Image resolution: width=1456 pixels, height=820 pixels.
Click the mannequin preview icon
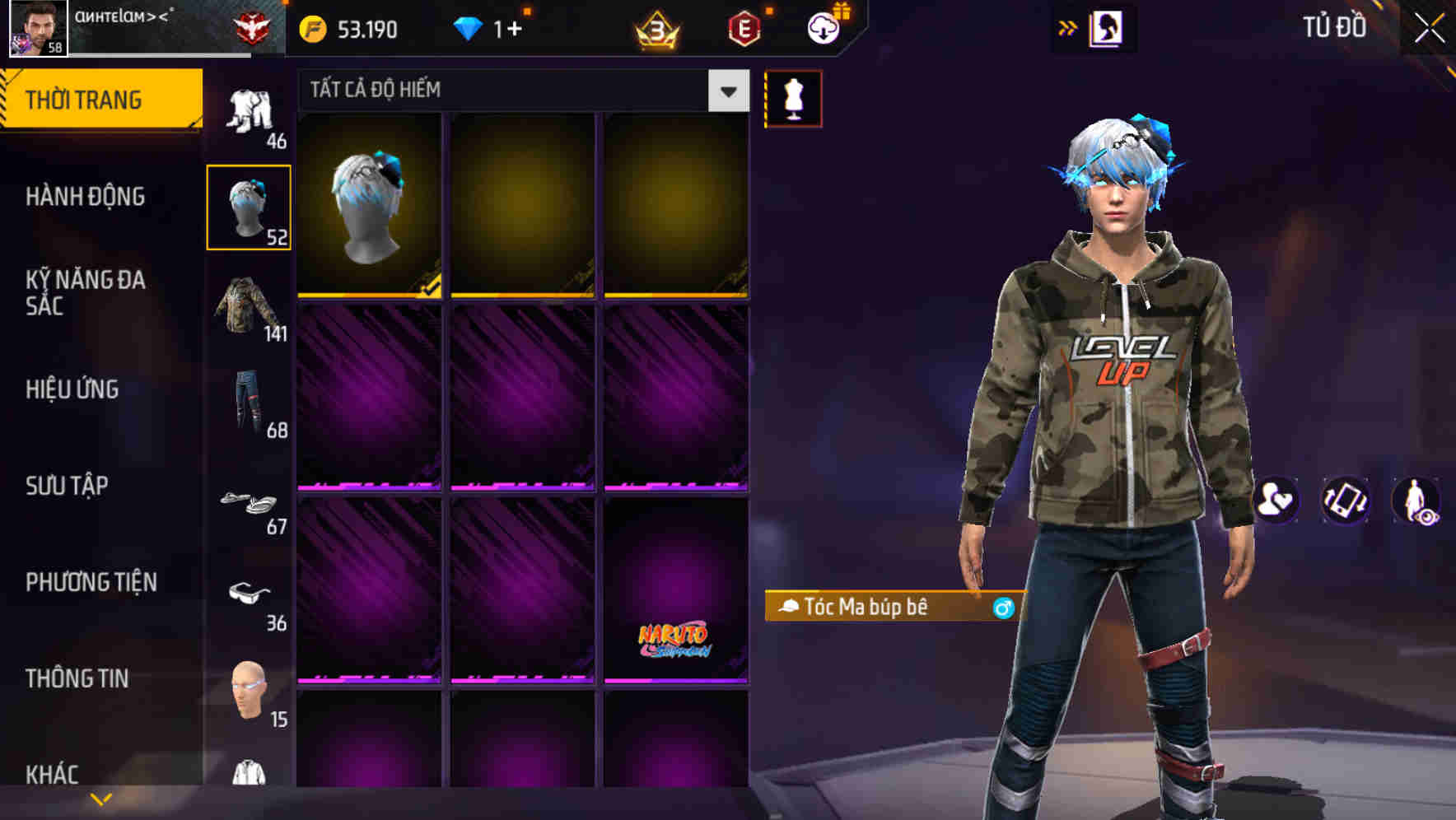click(x=793, y=97)
